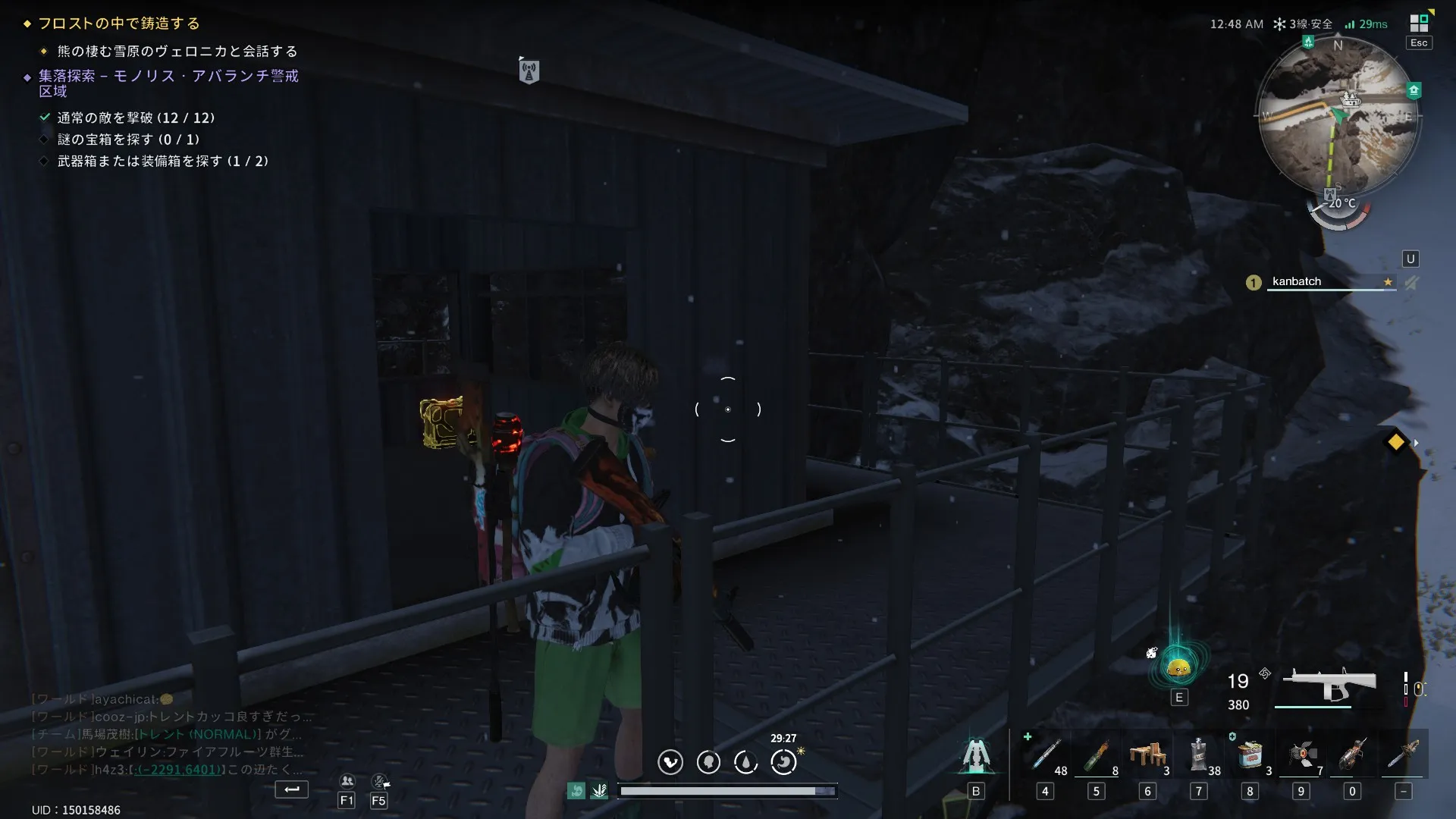
Task: Open the building mode tower icon
Action: 976,755
